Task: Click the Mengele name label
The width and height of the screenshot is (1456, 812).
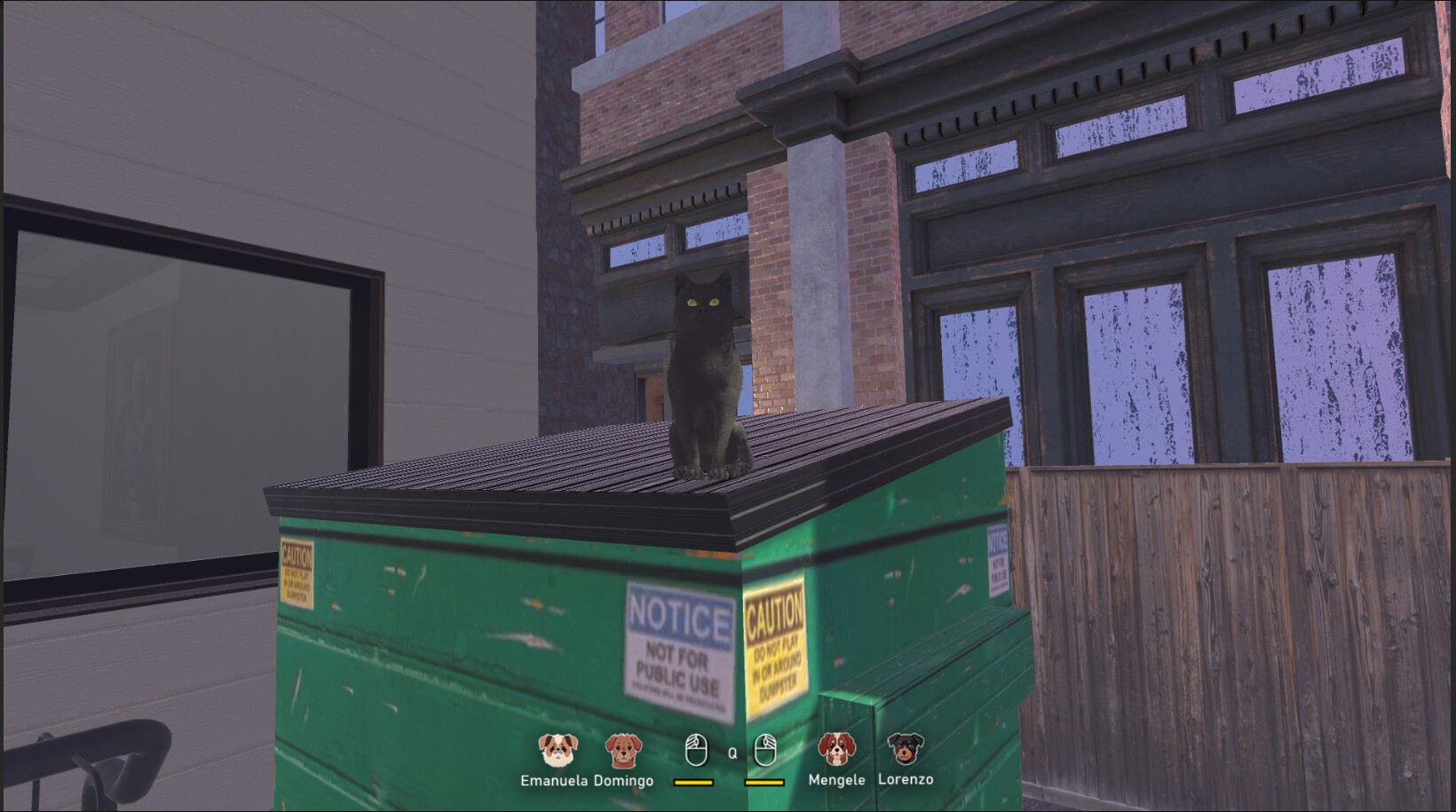Action: click(x=835, y=782)
